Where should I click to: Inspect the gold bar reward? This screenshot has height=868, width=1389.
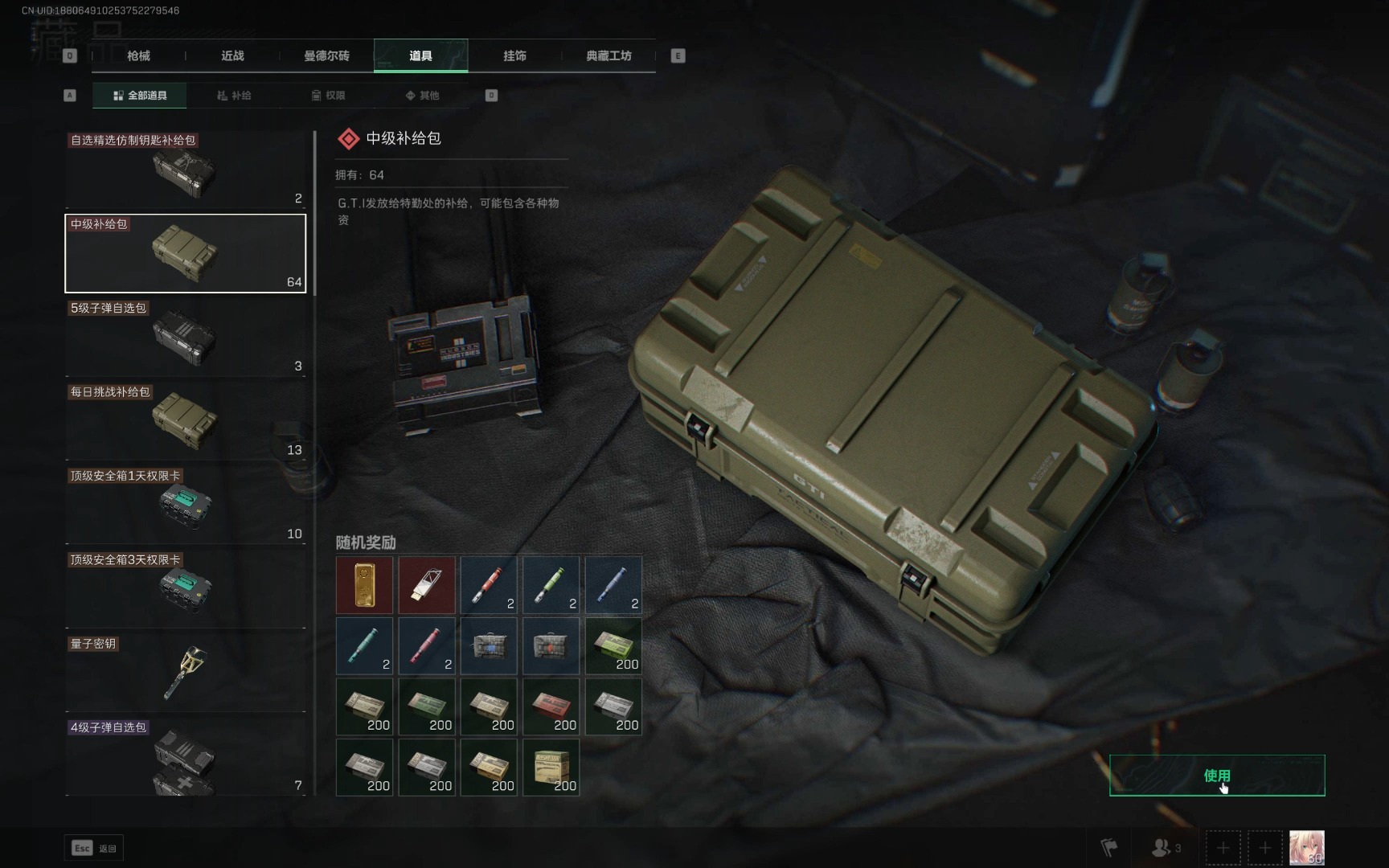pos(364,585)
